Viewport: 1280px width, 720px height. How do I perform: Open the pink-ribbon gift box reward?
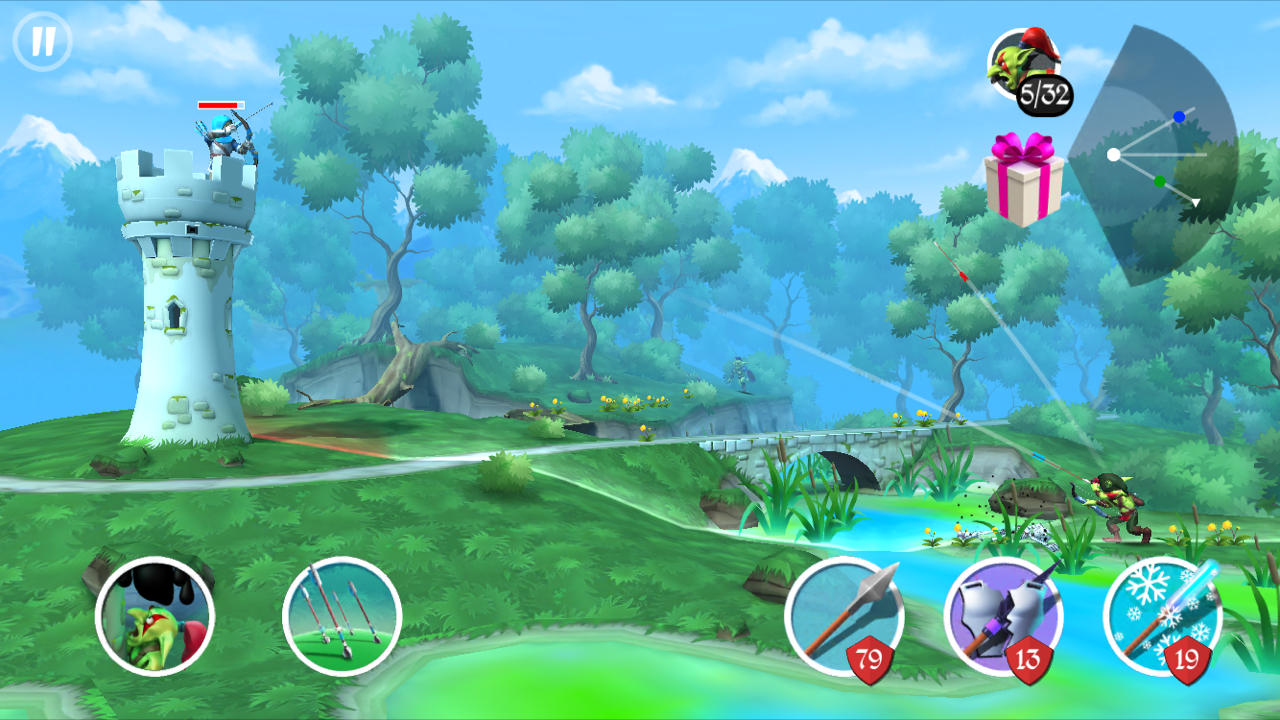[x=1022, y=179]
